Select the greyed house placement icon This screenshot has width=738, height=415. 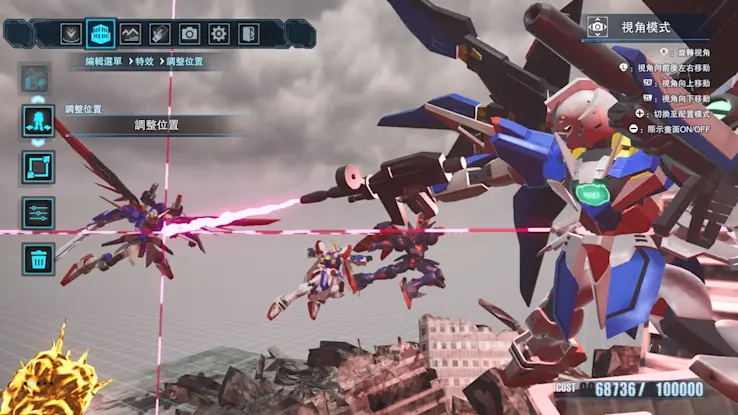pyautogui.click(x=37, y=77)
